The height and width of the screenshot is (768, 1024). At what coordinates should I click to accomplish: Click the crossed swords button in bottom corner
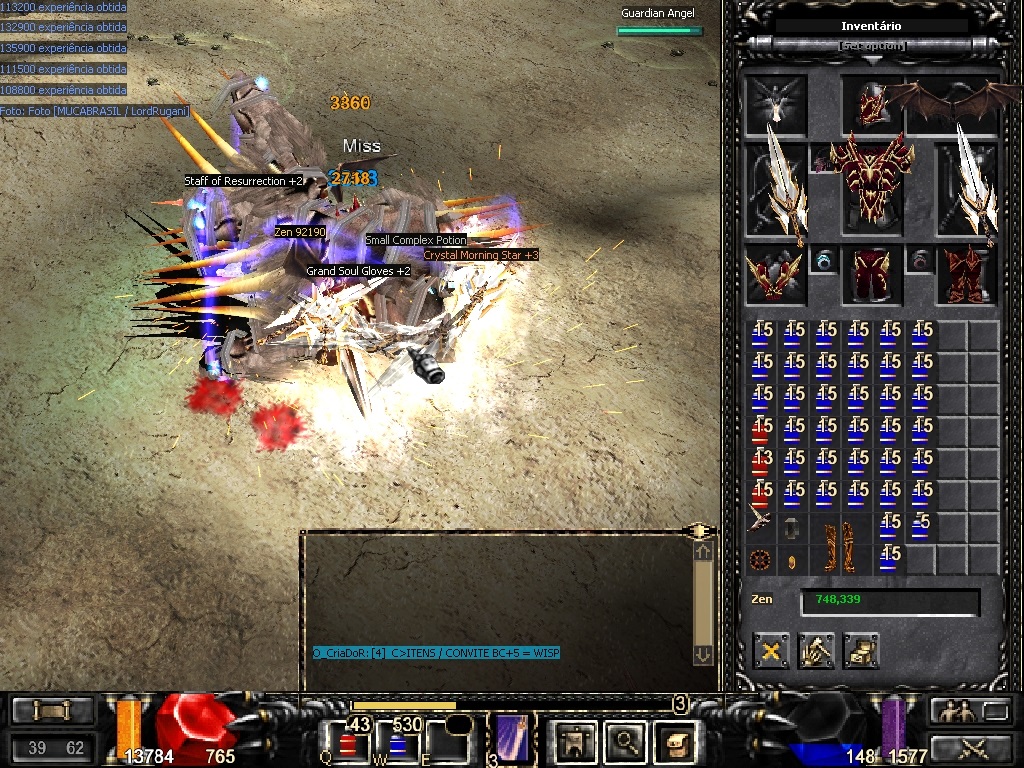pyautogui.click(x=973, y=747)
